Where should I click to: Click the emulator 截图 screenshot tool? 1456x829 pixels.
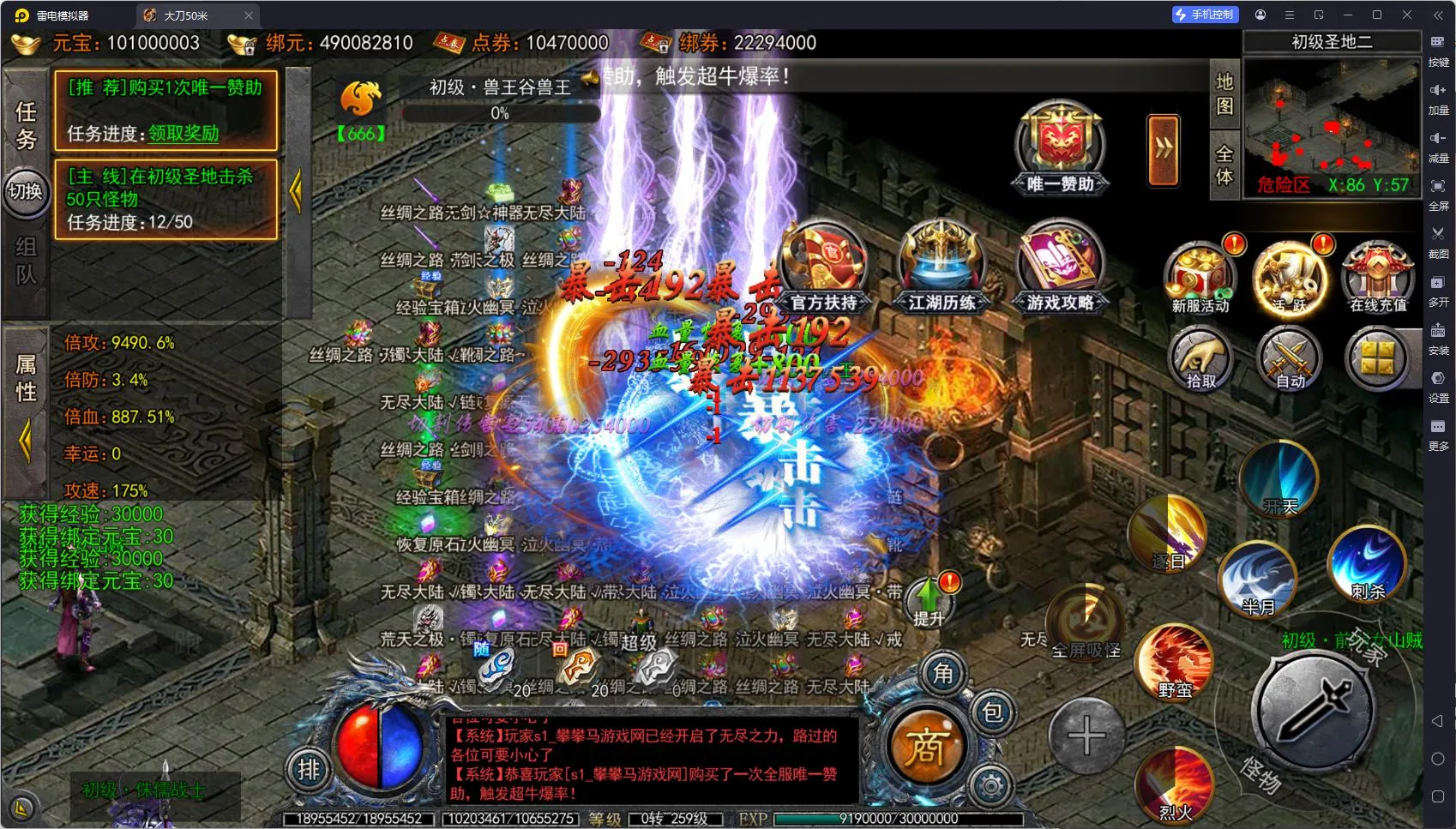pyautogui.click(x=1438, y=241)
